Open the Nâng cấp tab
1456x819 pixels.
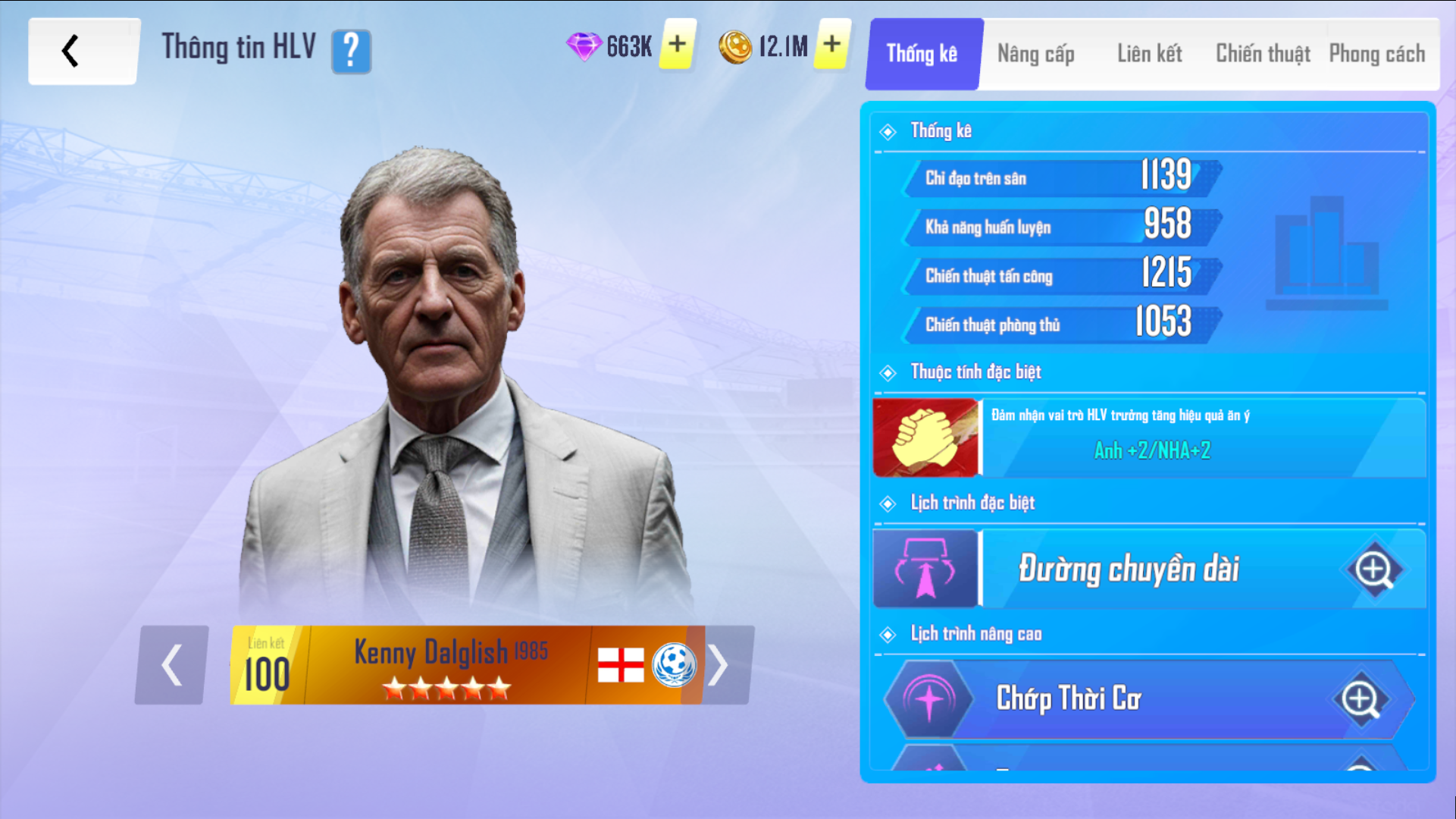(1035, 54)
